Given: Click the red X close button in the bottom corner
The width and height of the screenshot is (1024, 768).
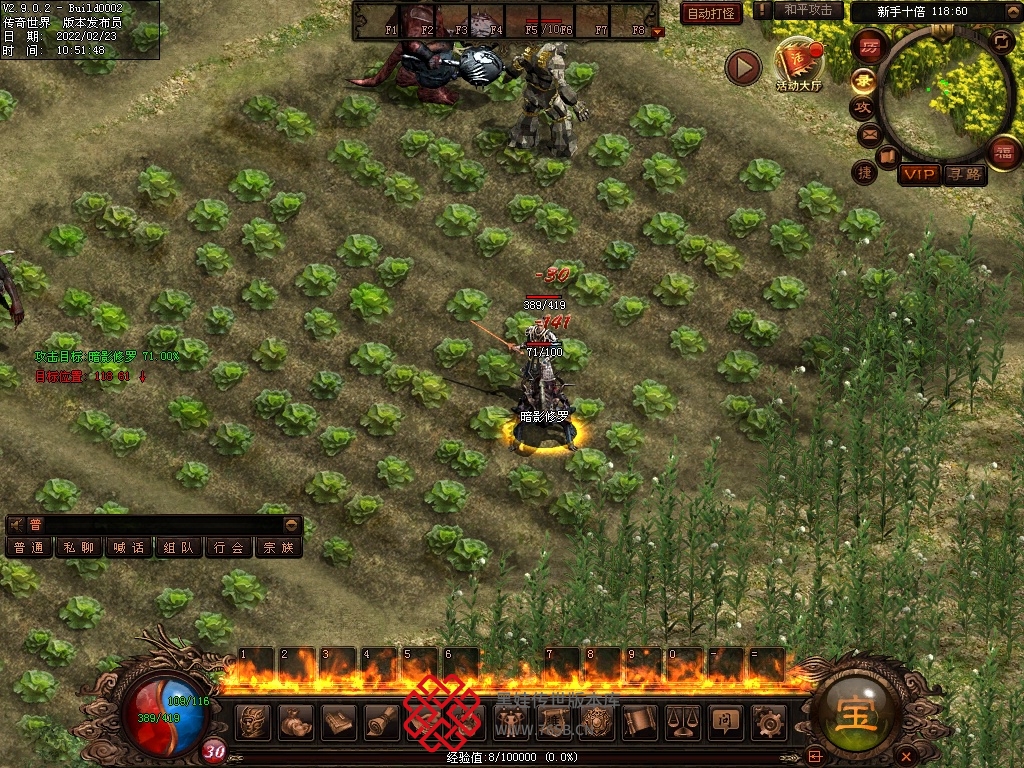Looking at the screenshot, I should [x=905, y=755].
